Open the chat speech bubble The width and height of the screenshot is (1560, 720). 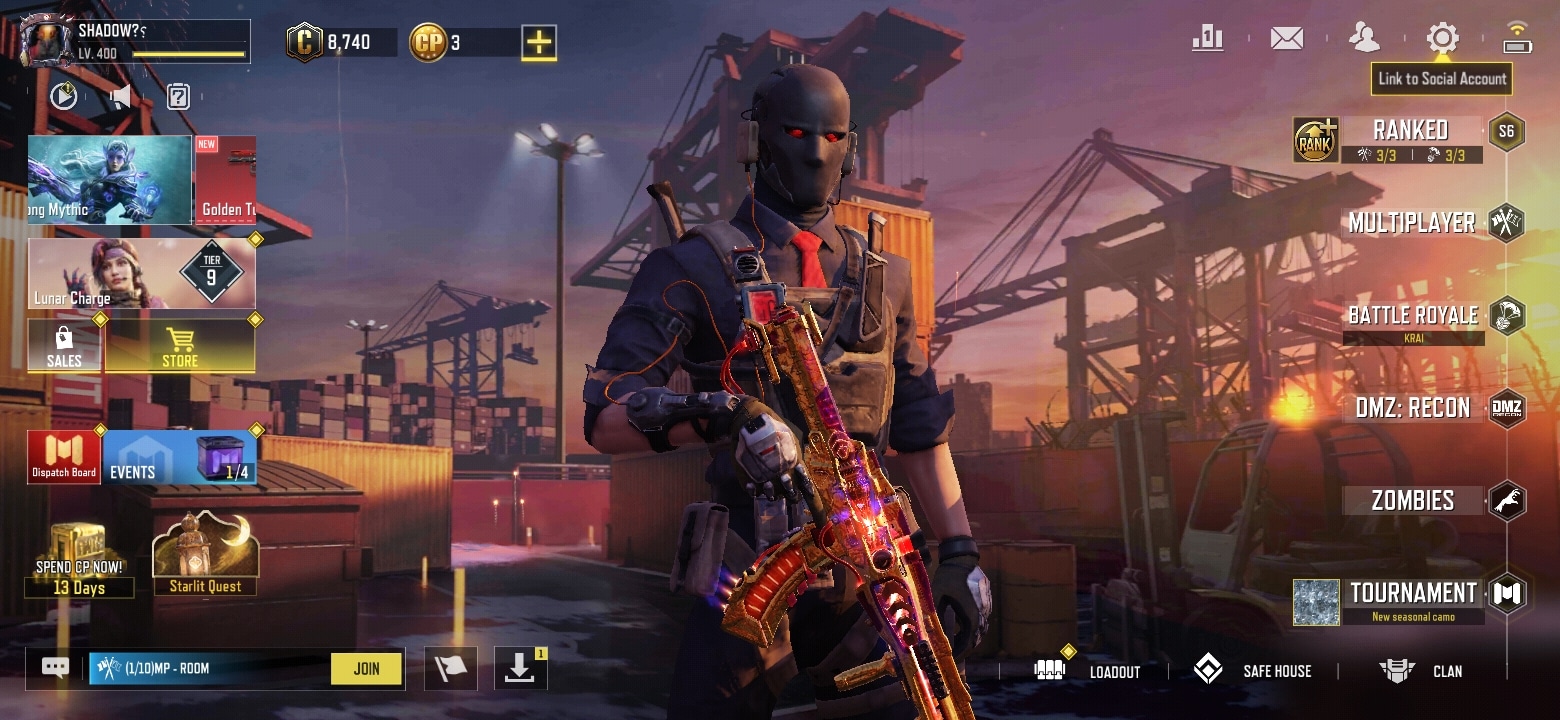pos(55,668)
